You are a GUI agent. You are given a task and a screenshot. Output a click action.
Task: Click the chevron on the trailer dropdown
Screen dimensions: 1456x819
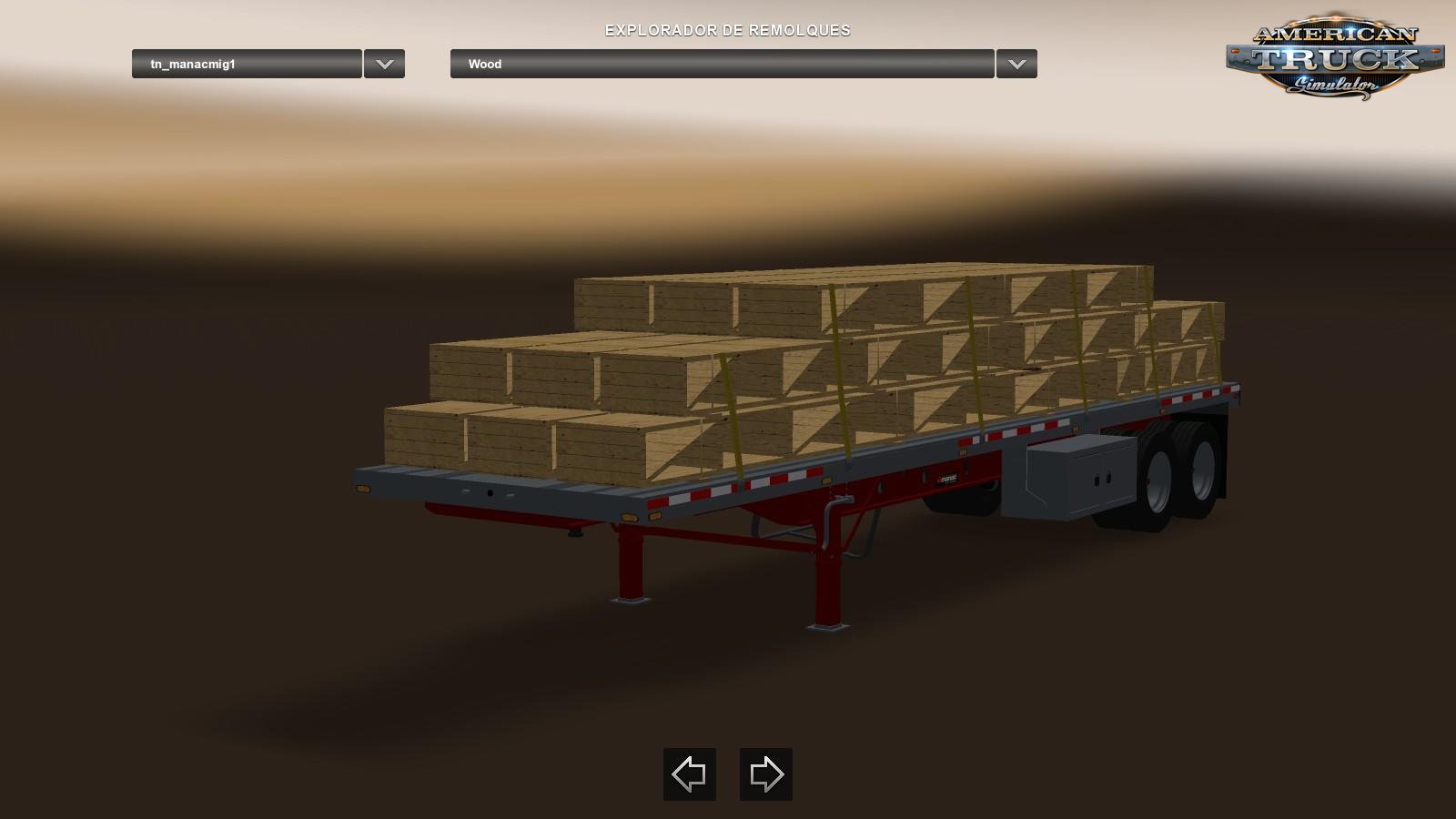click(x=384, y=64)
